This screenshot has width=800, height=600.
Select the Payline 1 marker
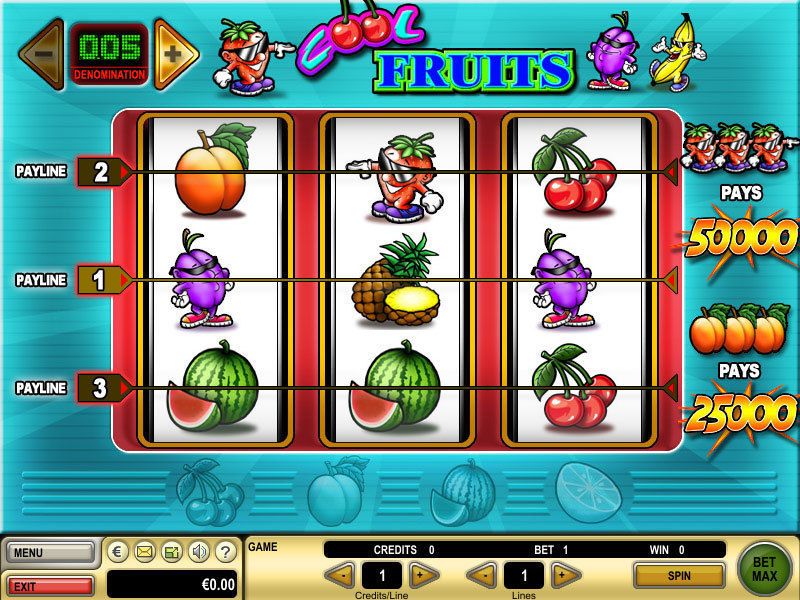click(x=101, y=280)
